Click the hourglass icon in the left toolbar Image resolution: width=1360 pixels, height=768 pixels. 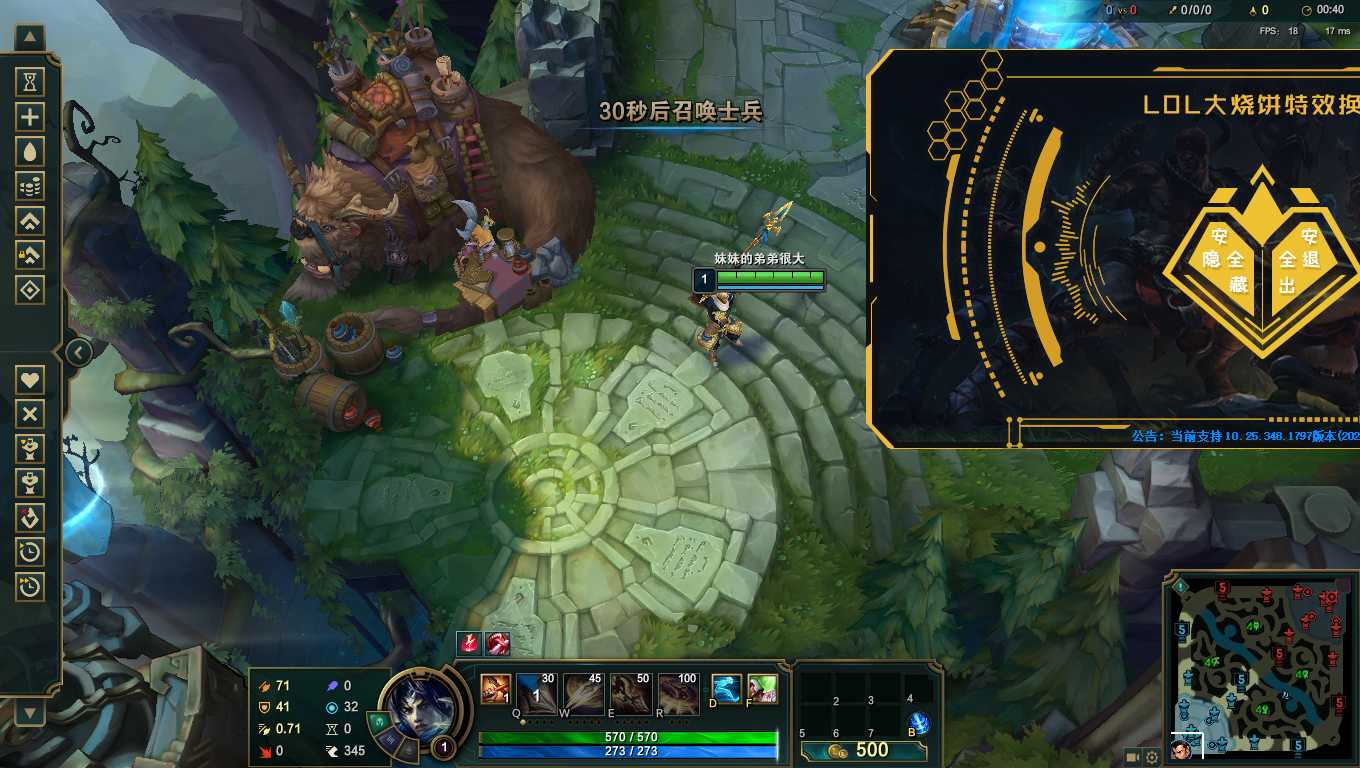pyautogui.click(x=30, y=82)
